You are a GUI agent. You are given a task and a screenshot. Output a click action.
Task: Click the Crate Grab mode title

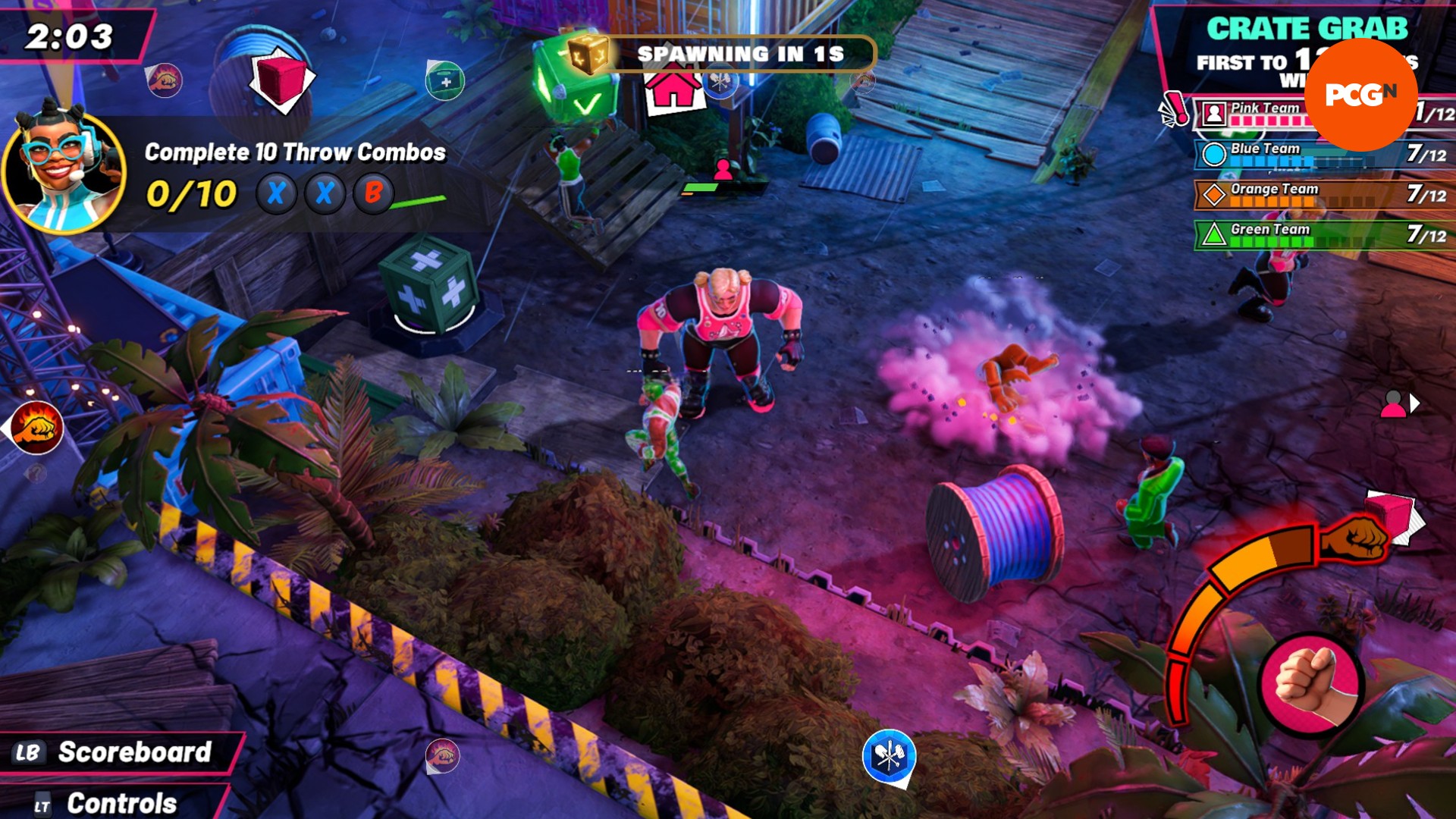point(1306,29)
